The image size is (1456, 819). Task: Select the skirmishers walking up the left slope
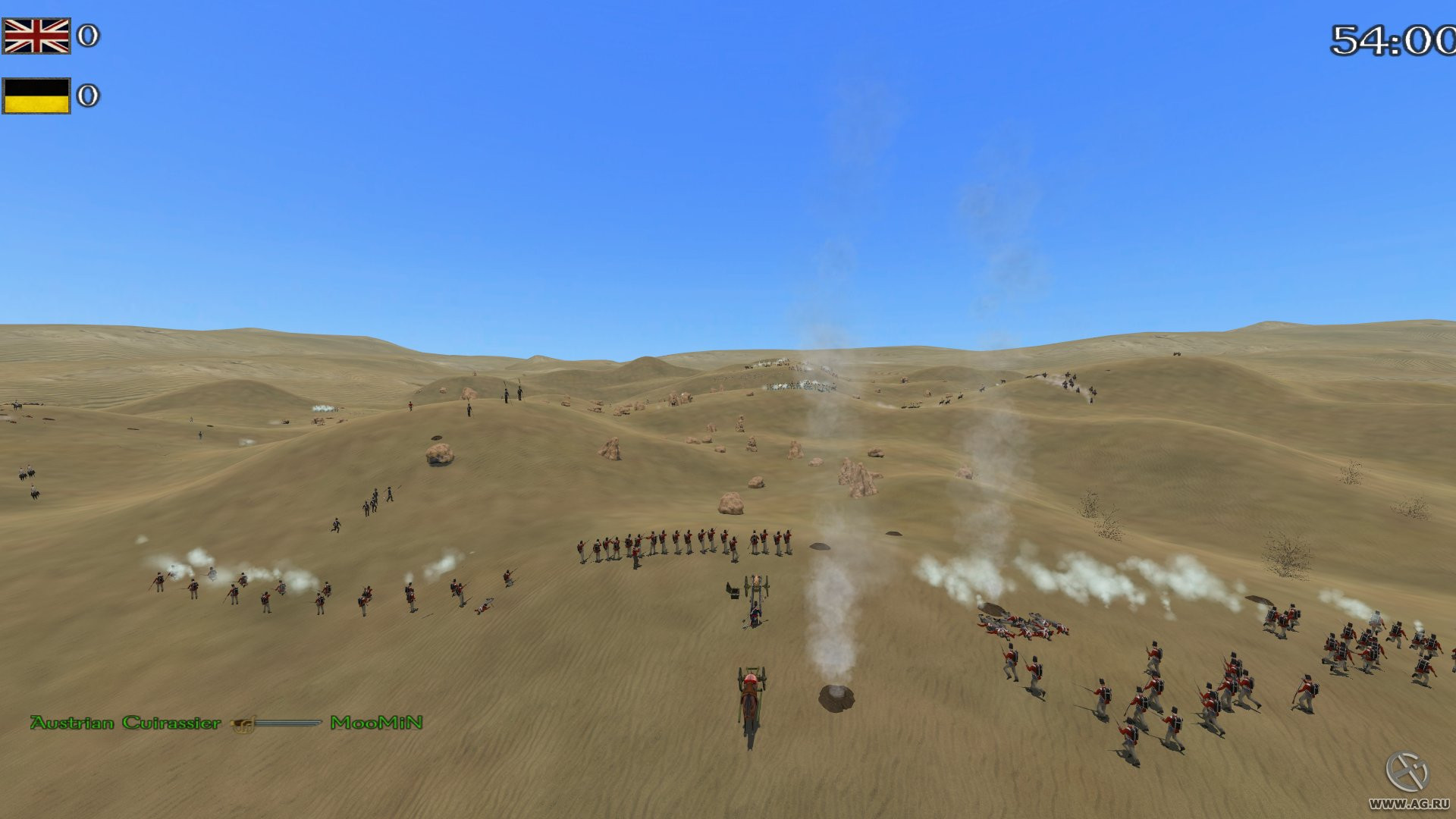375,497
